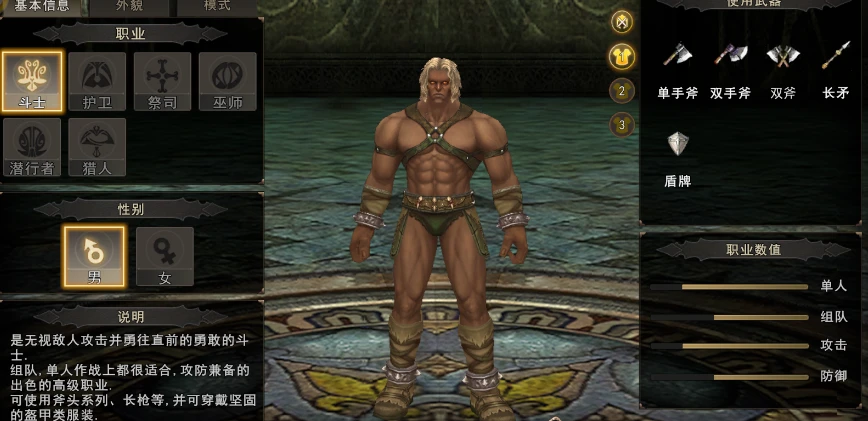Choose the 护卫 guardian class
868x421 pixels.
pos(97,81)
